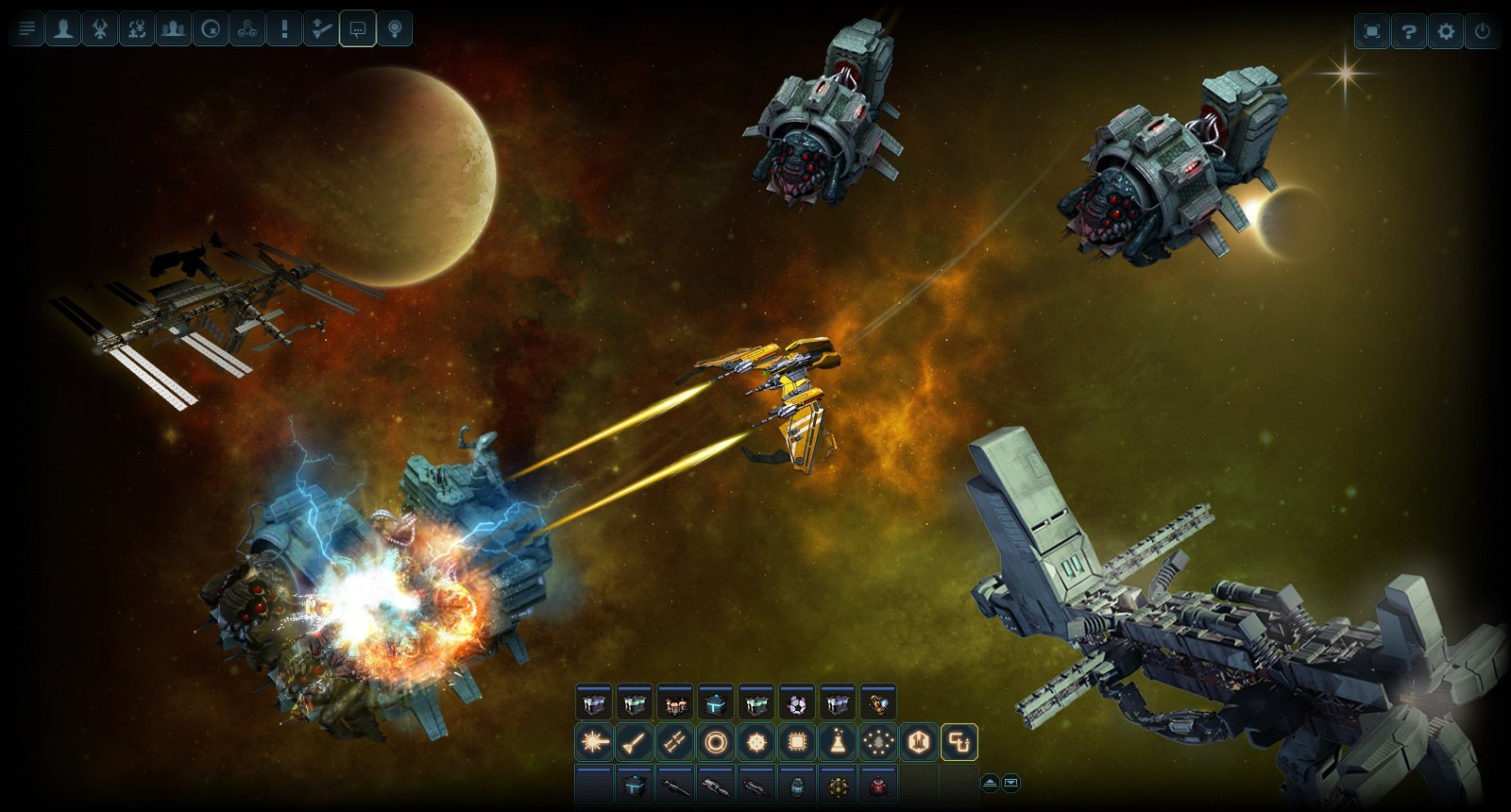This screenshot has height=812, width=1511.
Task: Open the map pin location icon
Action: (x=395, y=29)
